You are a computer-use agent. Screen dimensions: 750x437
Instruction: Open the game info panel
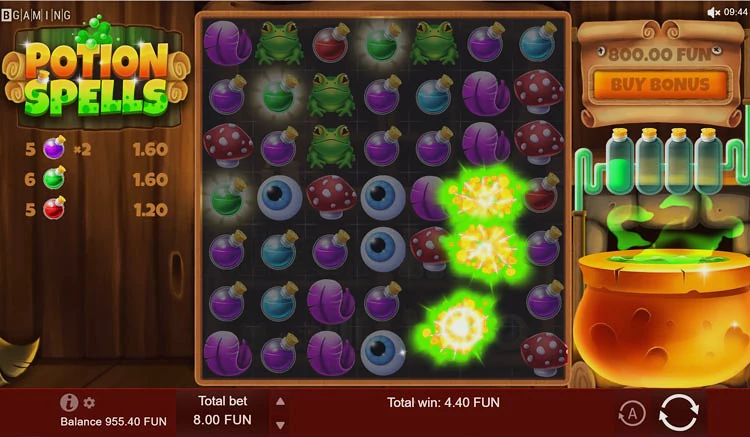pos(69,402)
